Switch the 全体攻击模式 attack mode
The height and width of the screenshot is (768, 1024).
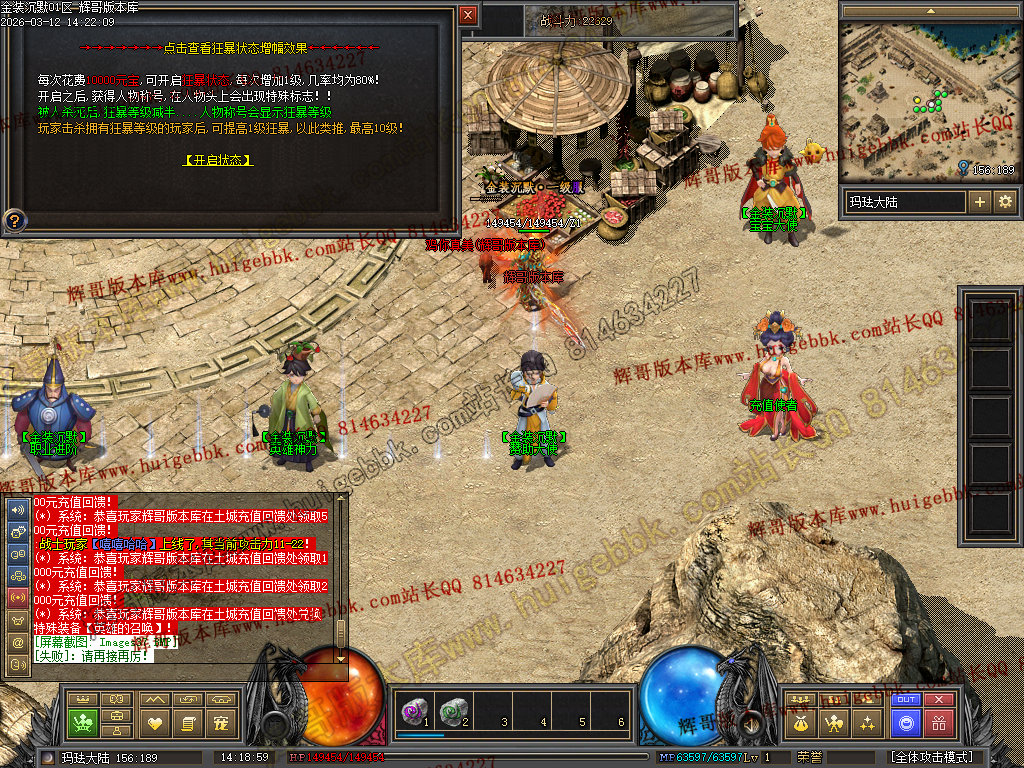click(932, 758)
